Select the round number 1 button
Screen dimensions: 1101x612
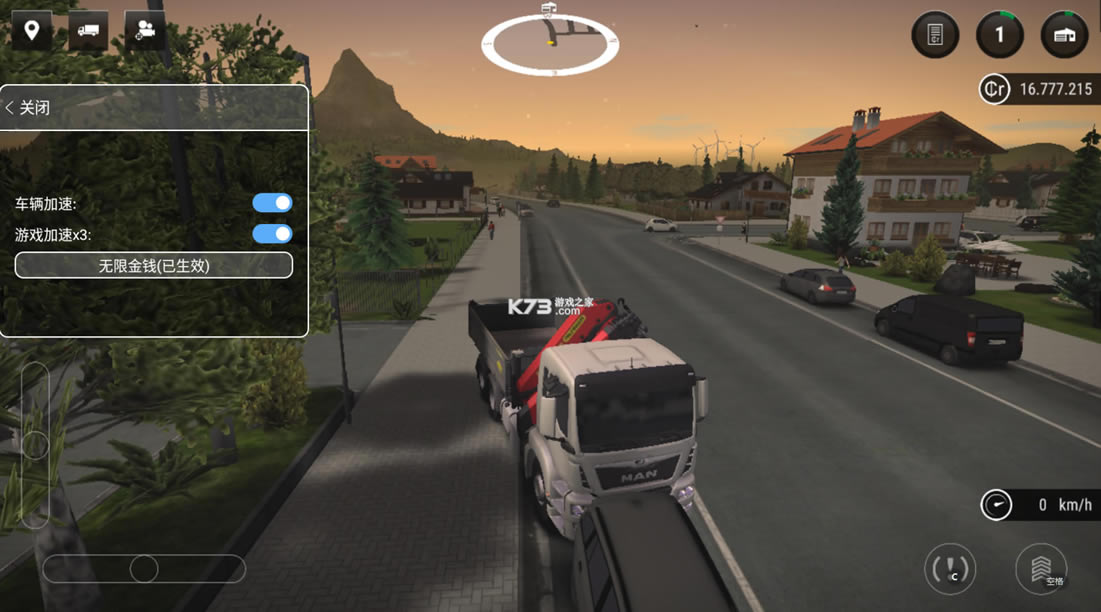tap(1000, 35)
